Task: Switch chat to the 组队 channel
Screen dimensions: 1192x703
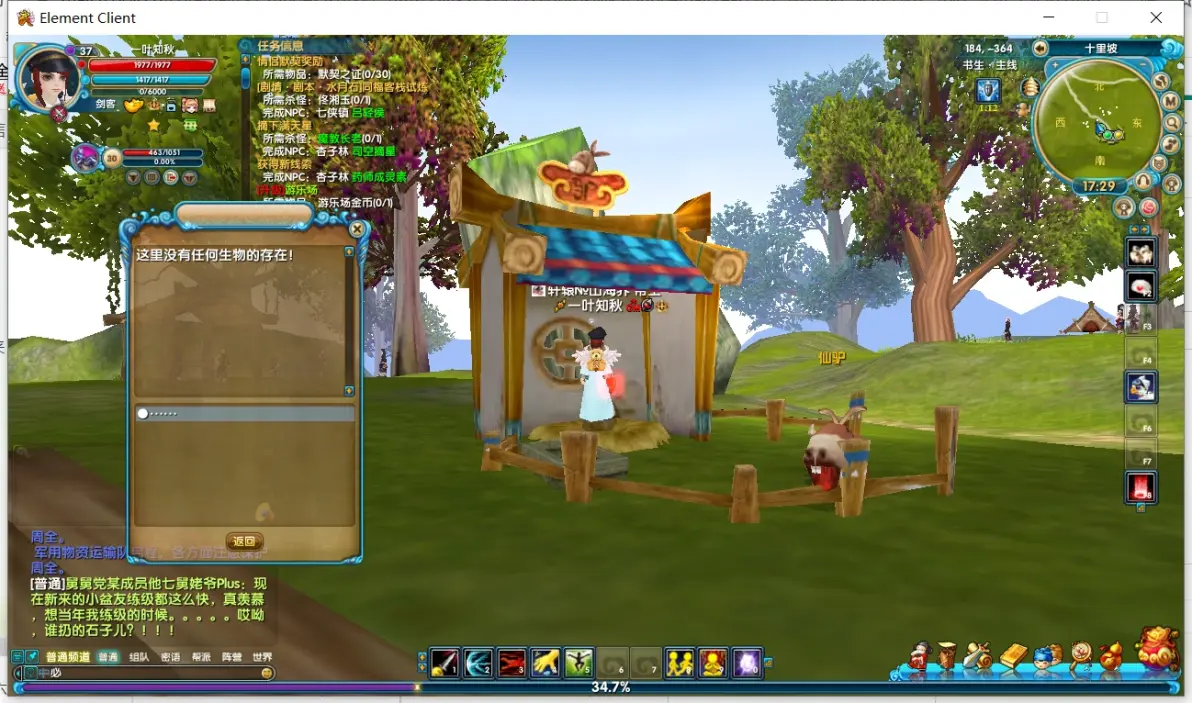Action: pos(140,657)
